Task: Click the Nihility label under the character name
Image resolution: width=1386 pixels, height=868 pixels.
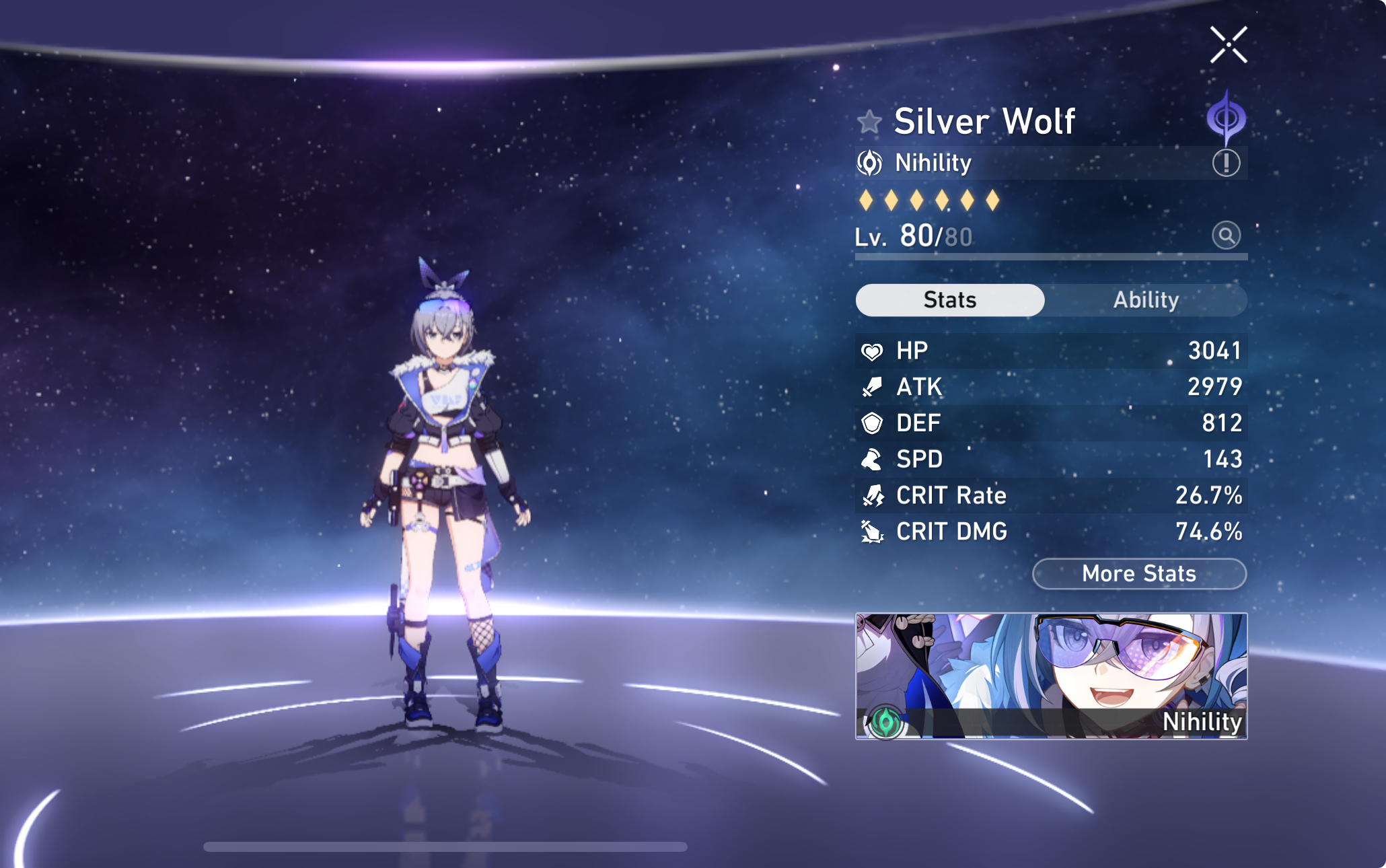Action: [x=931, y=162]
